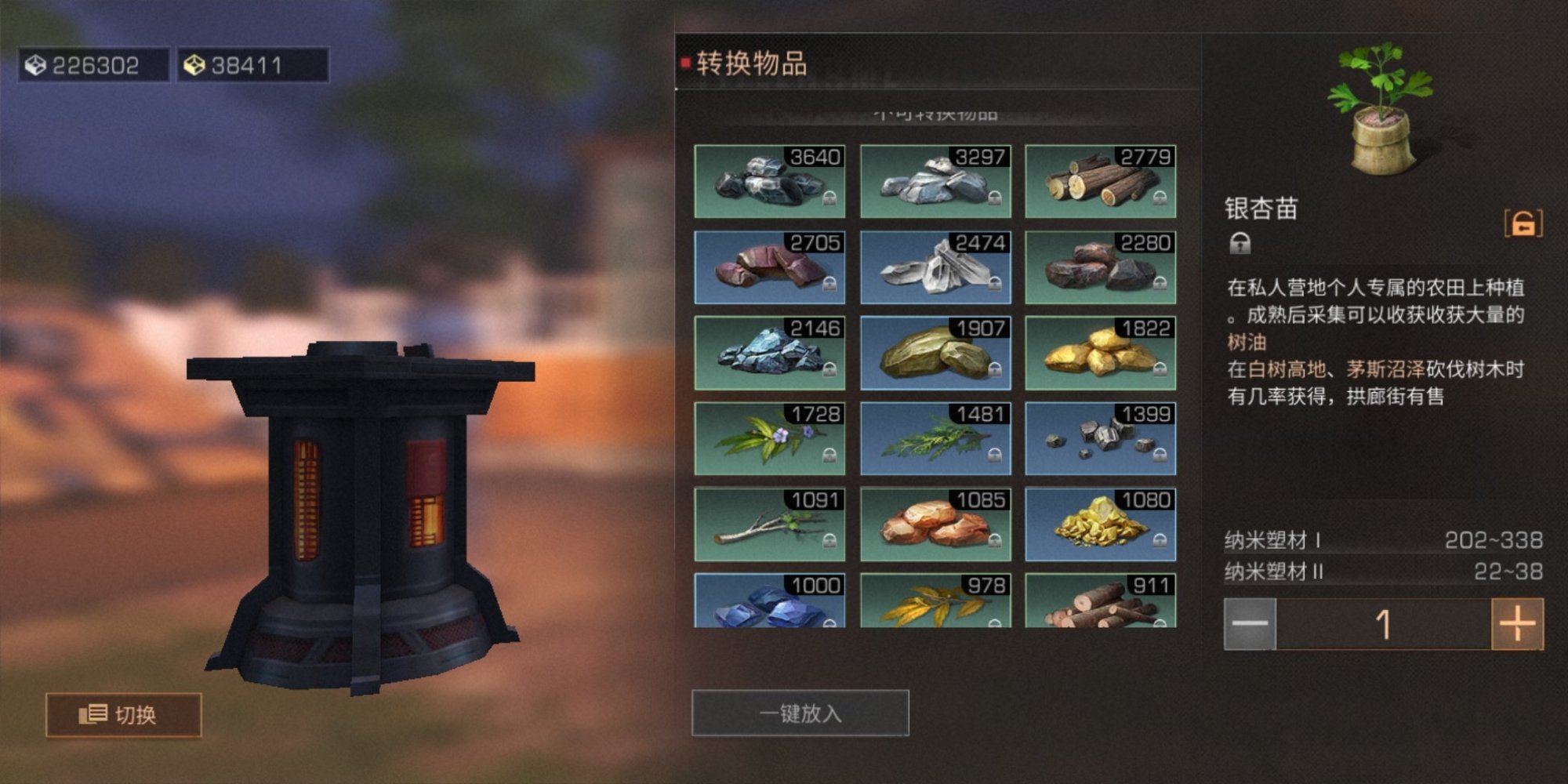Click the gold currency icon next to 38411
This screenshot has width=1568, height=784.
click(193, 65)
